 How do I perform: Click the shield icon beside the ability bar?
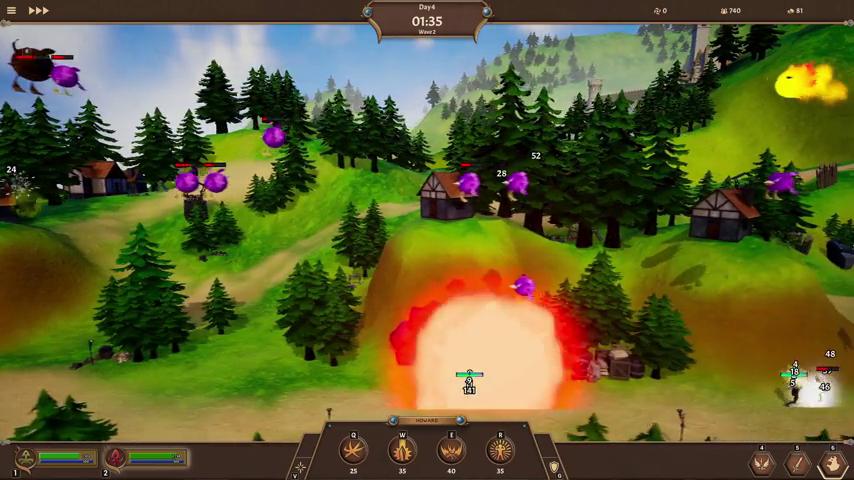tap(554, 467)
